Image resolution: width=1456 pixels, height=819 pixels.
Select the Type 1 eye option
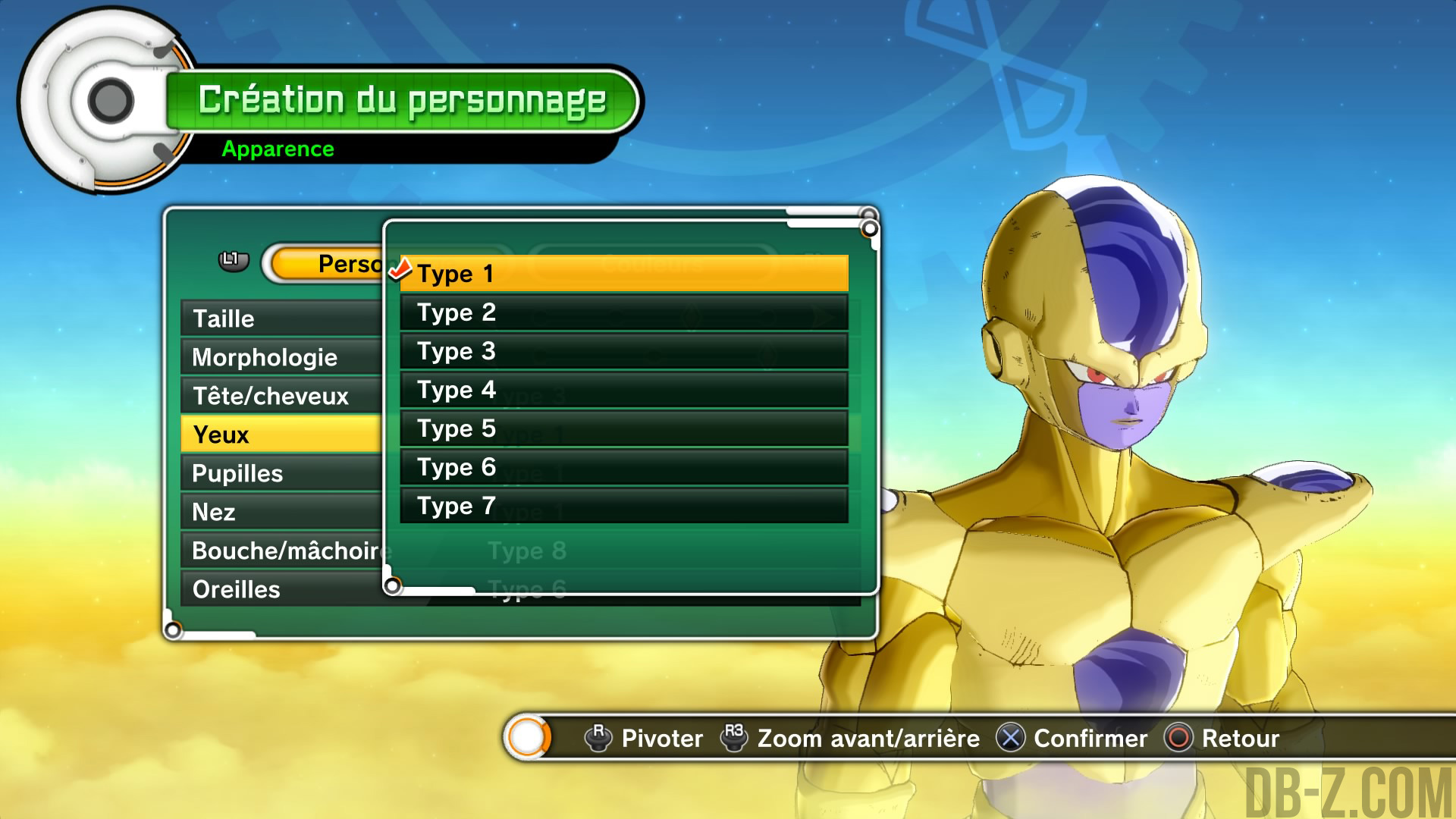[623, 274]
